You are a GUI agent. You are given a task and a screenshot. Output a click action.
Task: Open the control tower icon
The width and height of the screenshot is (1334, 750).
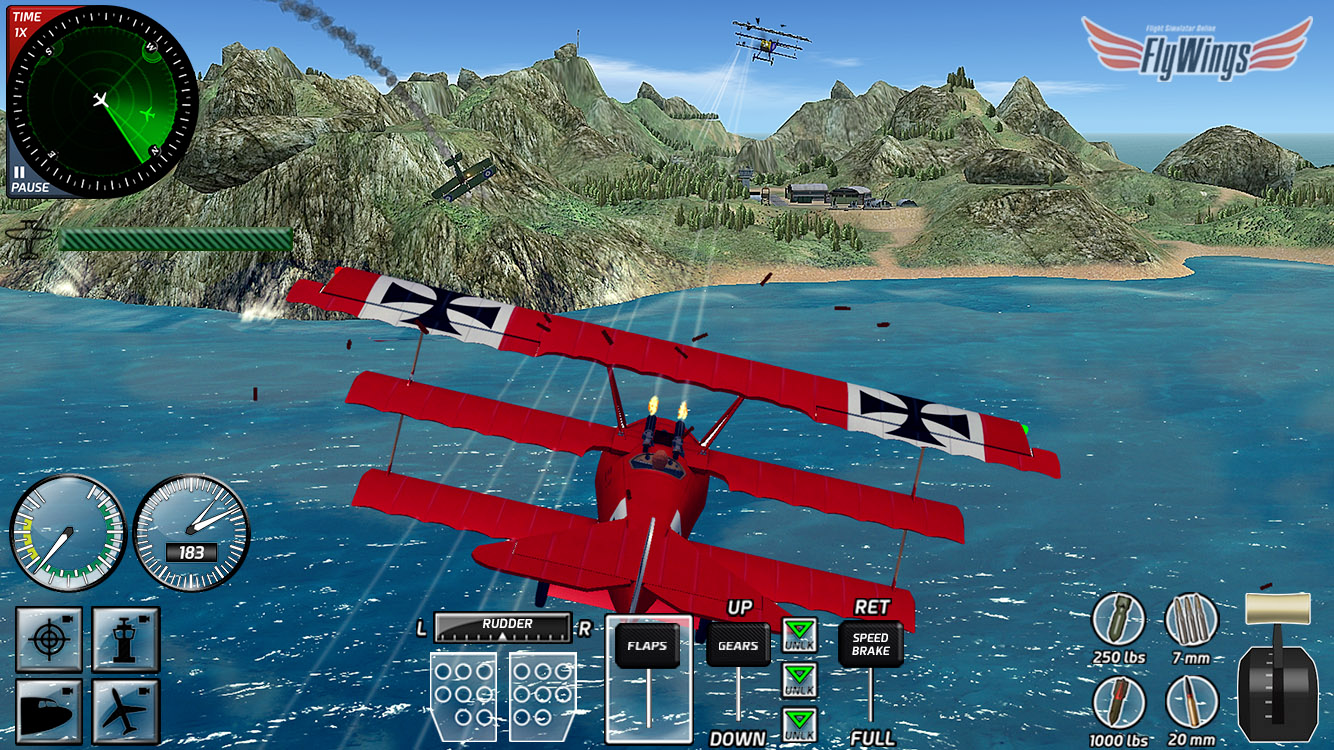pos(126,638)
